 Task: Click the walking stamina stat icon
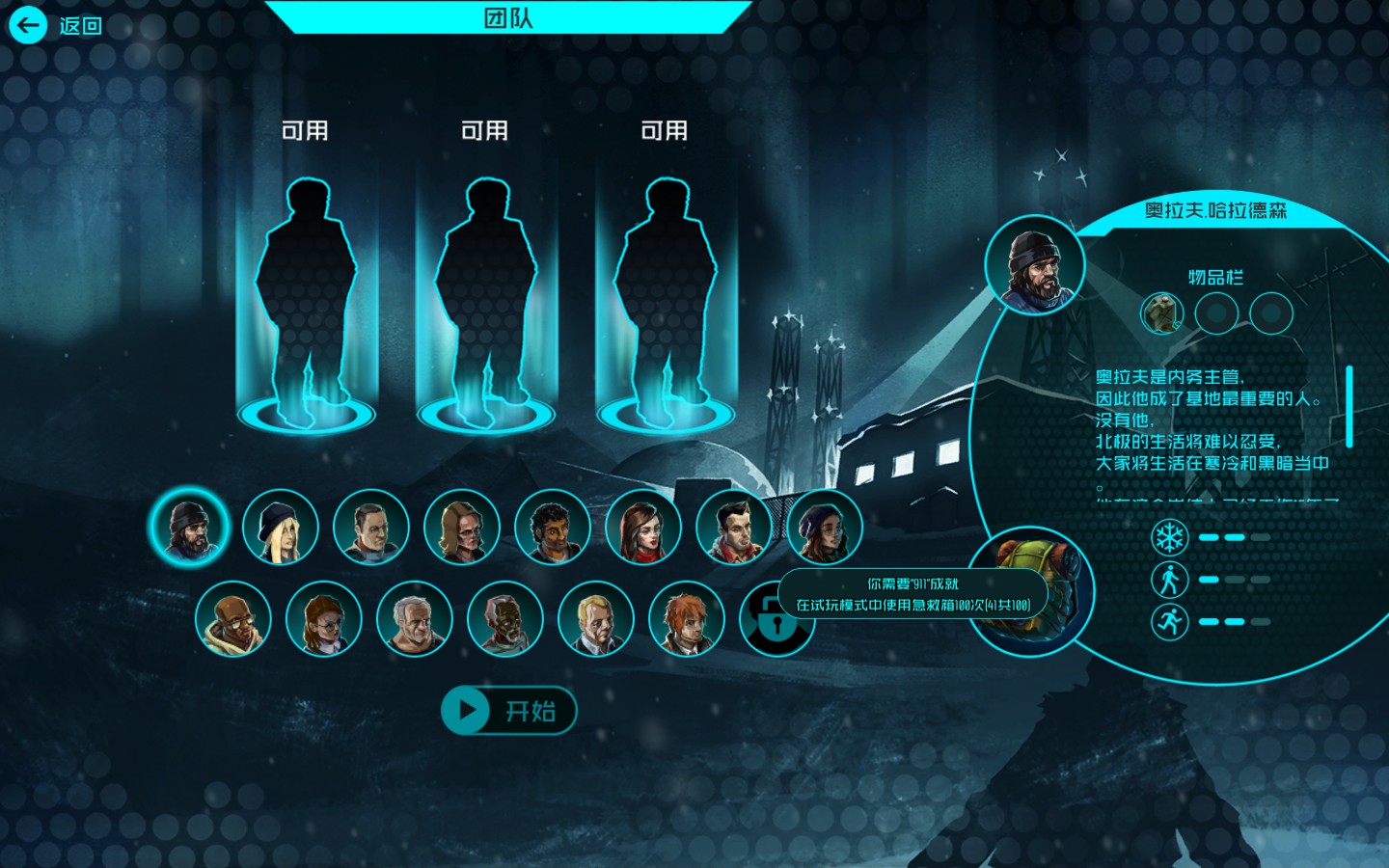[x=1169, y=580]
